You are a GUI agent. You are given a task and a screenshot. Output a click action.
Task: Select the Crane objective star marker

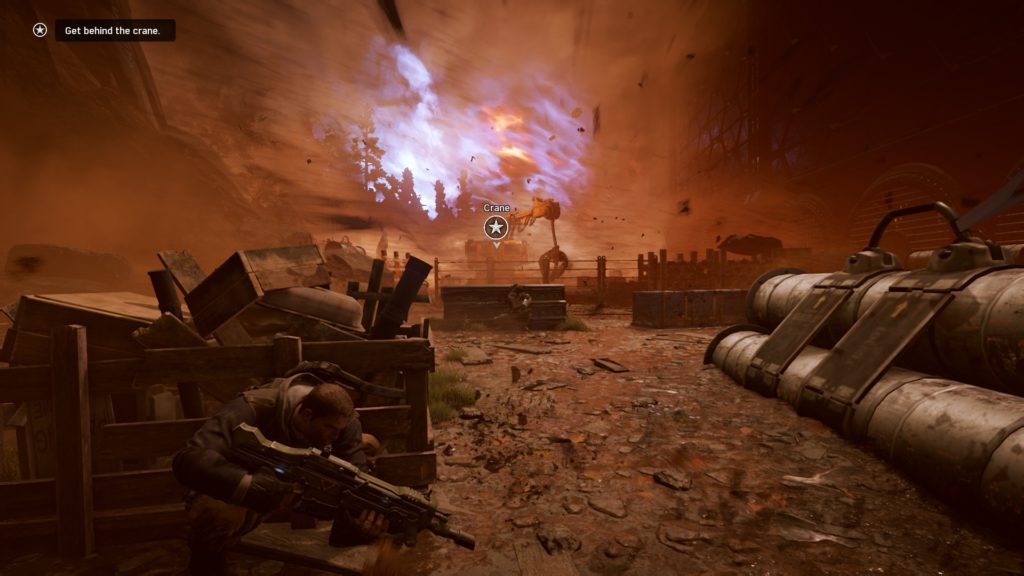(496, 228)
